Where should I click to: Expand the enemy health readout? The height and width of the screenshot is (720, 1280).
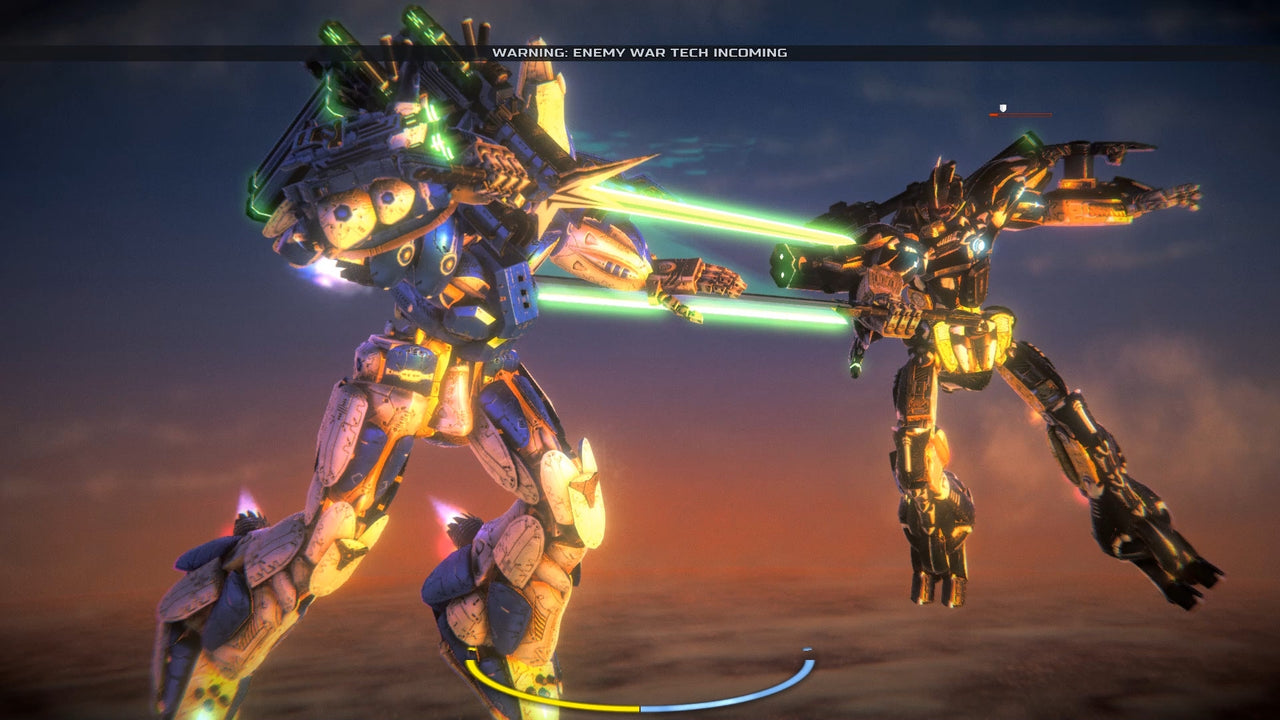1020,114
